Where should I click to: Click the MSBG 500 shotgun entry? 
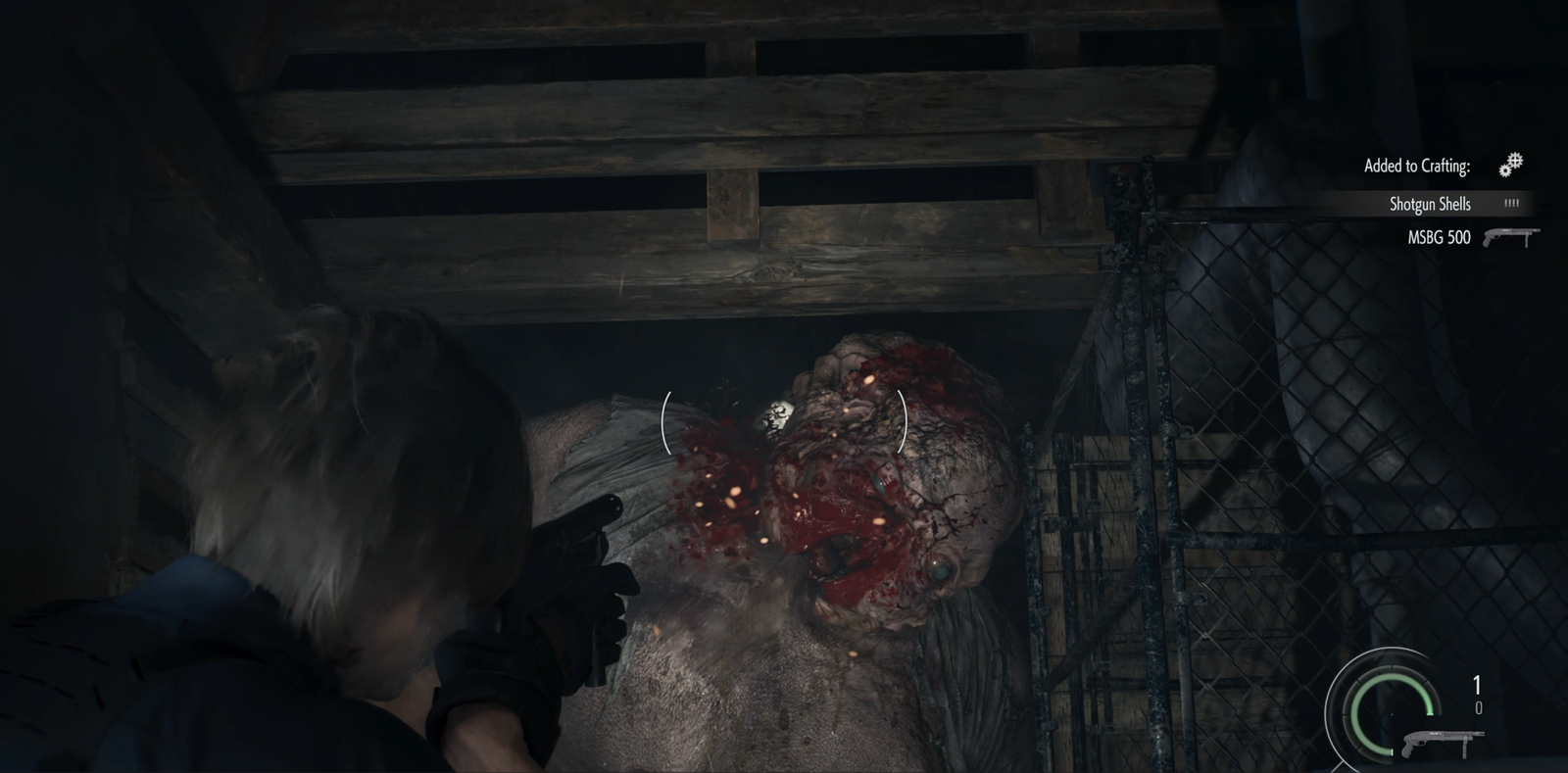1440,237
